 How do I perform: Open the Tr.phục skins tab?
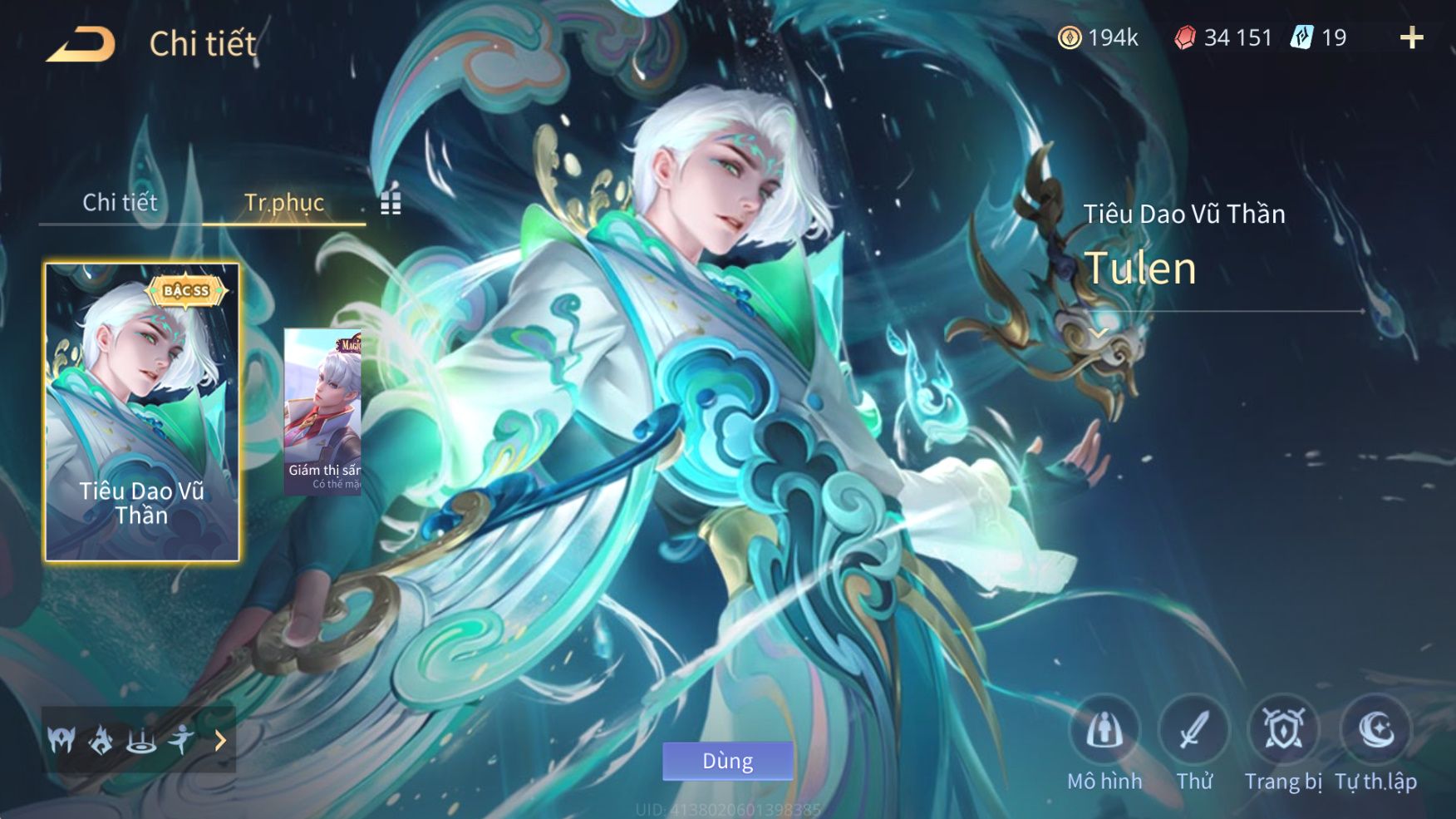pyautogui.click(x=283, y=202)
